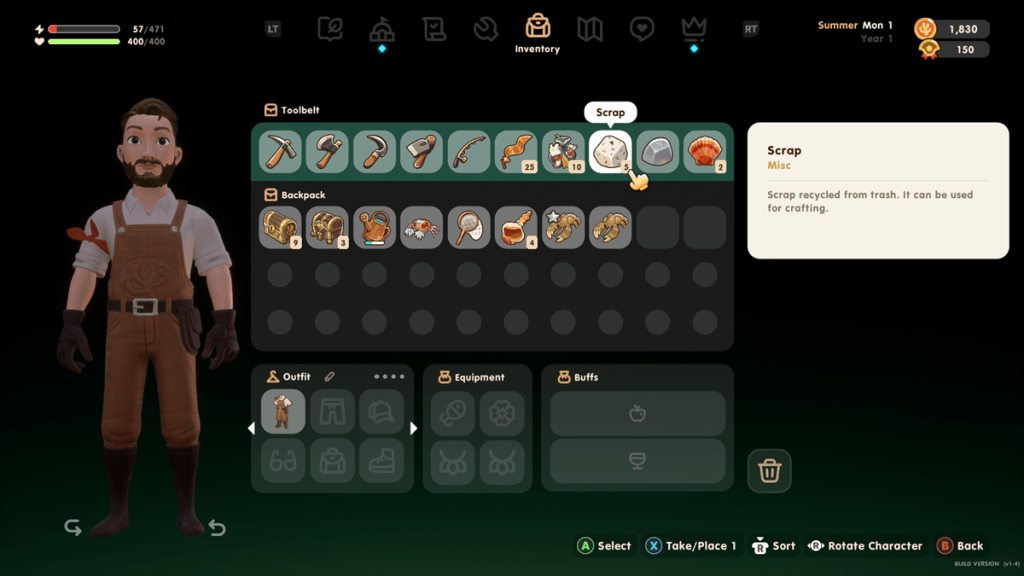Viewport: 1024px width, 576px height.
Task: Select the pickaxe in the toolbelt
Action: (280, 152)
